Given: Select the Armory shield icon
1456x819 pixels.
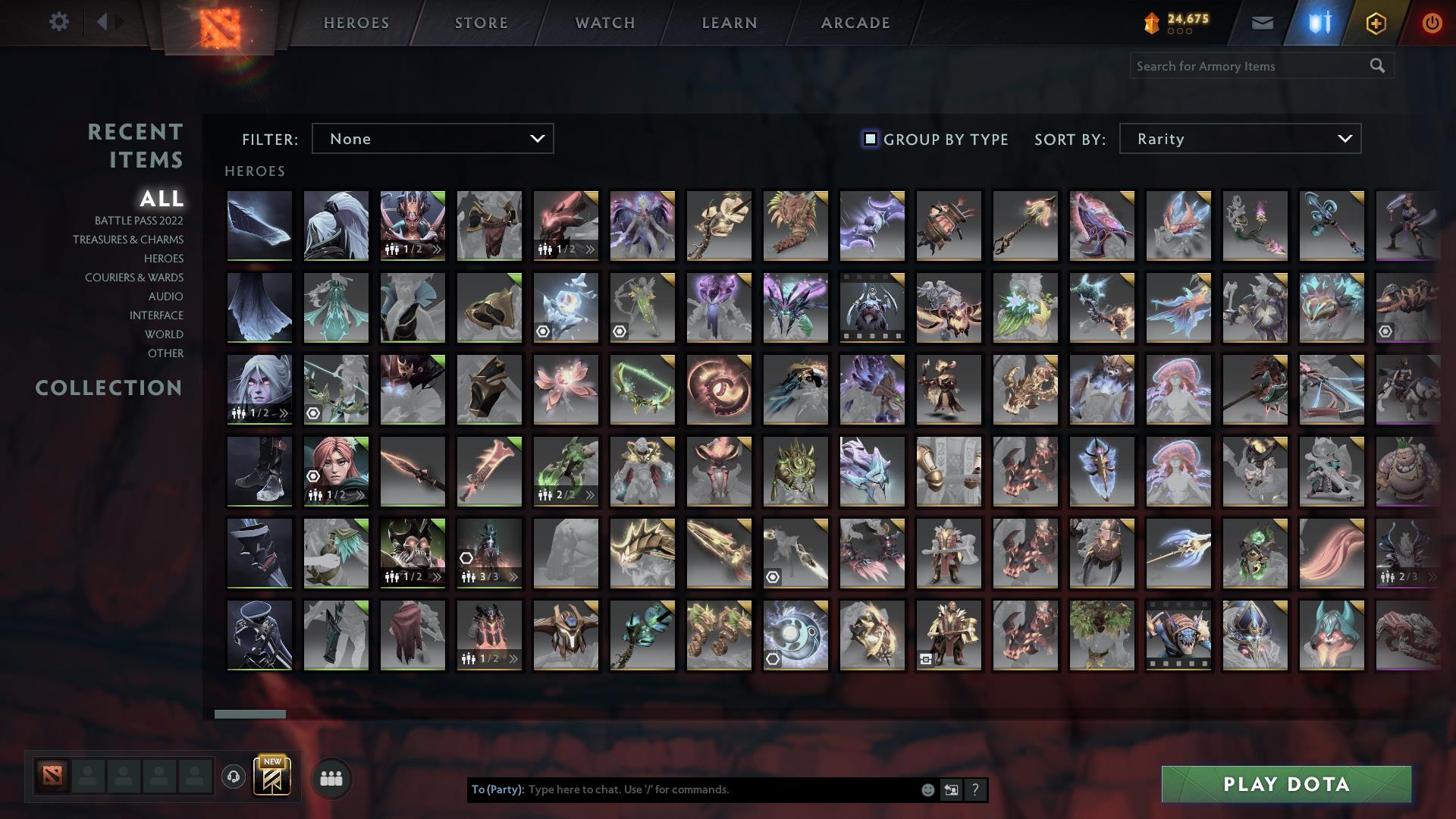Looking at the screenshot, I should coord(1319,23).
